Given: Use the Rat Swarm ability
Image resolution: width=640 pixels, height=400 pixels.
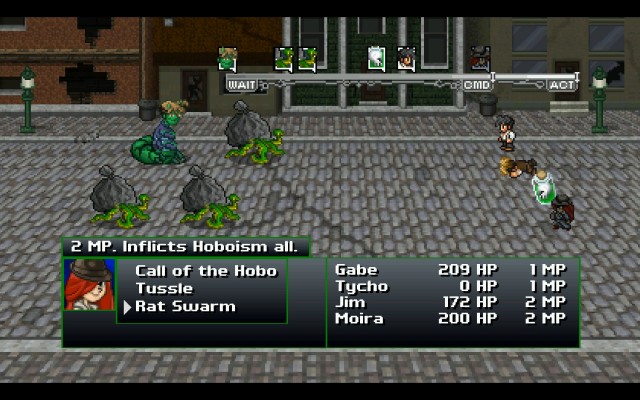Looking at the screenshot, I should [x=185, y=307].
